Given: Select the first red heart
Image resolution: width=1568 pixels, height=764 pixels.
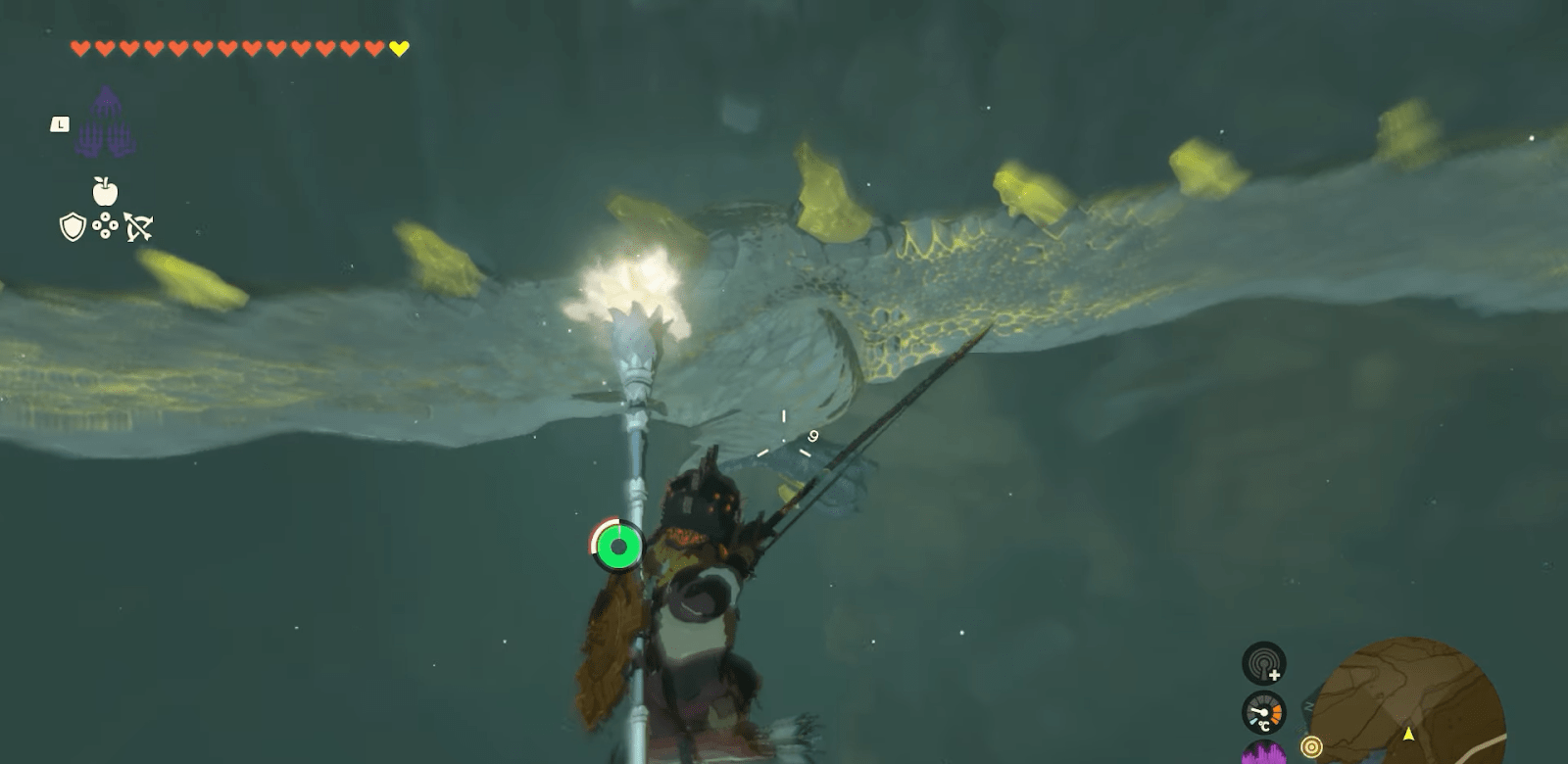Looking at the screenshot, I should [79, 47].
